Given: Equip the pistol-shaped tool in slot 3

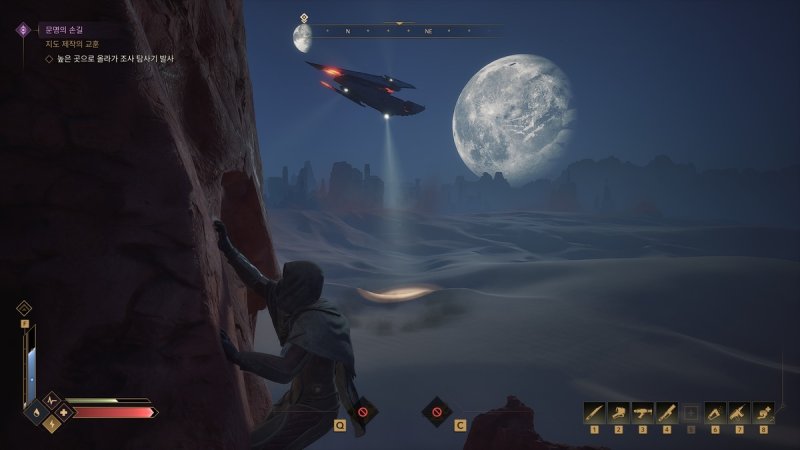Looking at the screenshot, I should click(642, 411).
